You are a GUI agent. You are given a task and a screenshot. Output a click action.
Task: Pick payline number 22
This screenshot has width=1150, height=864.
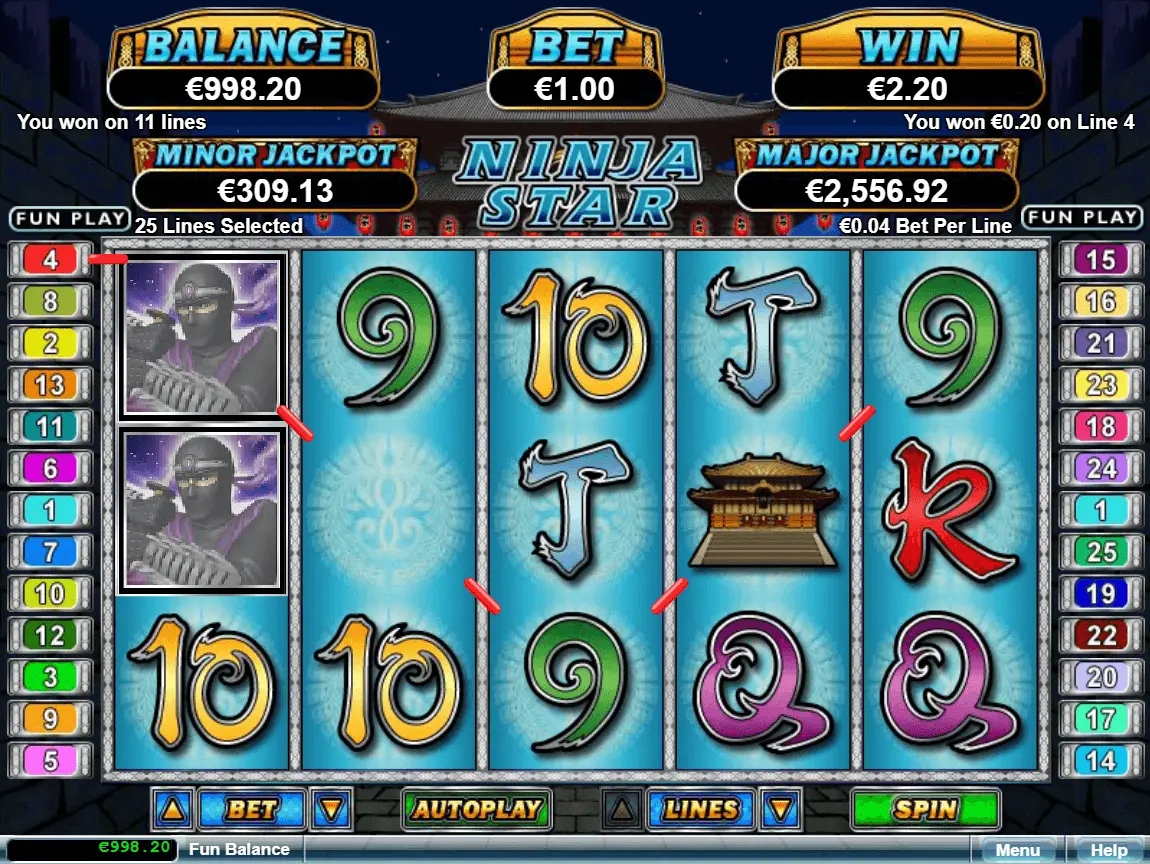(x=1100, y=635)
